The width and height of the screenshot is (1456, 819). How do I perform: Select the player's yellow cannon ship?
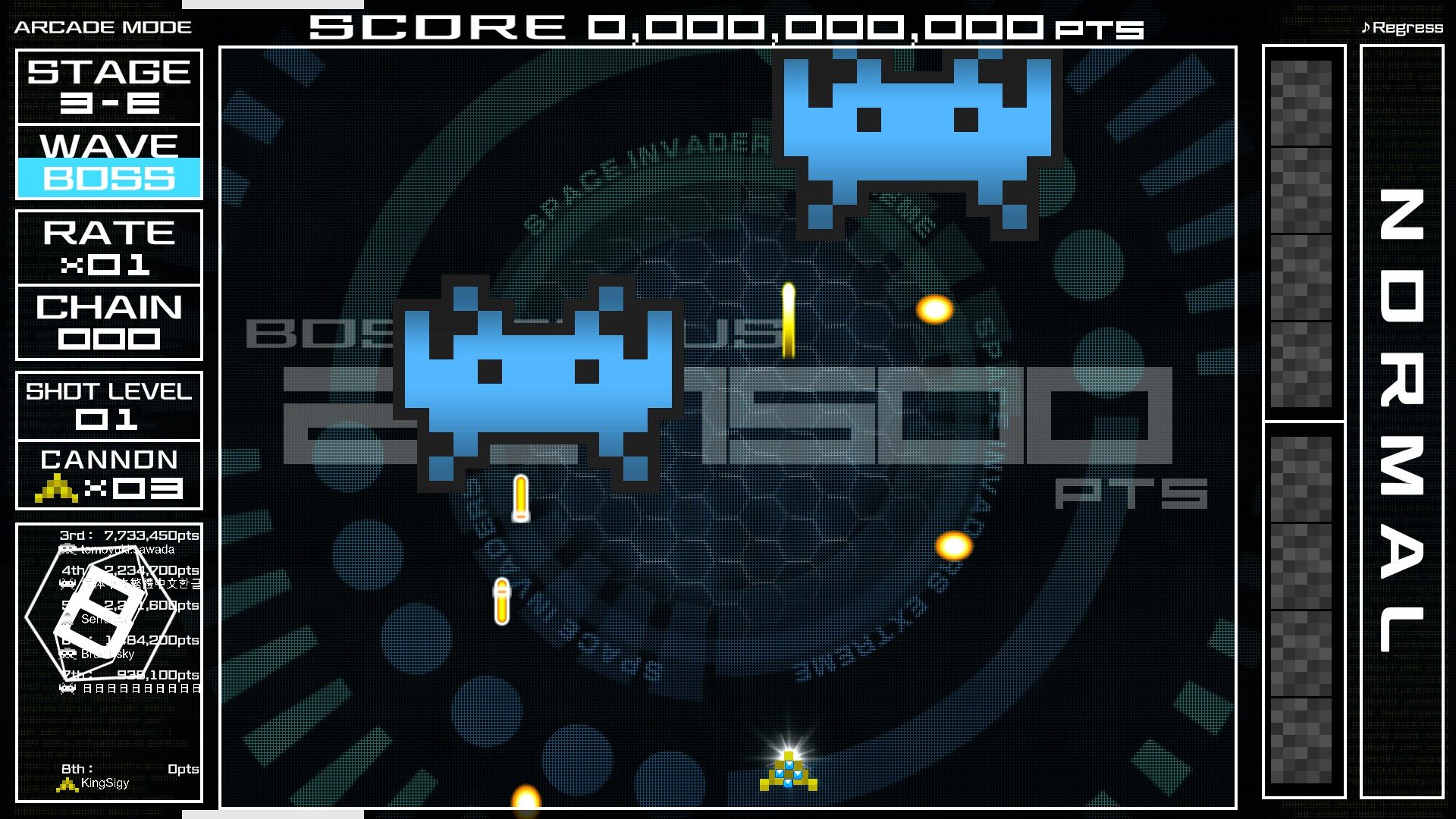pyautogui.click(x=789, y=773)
